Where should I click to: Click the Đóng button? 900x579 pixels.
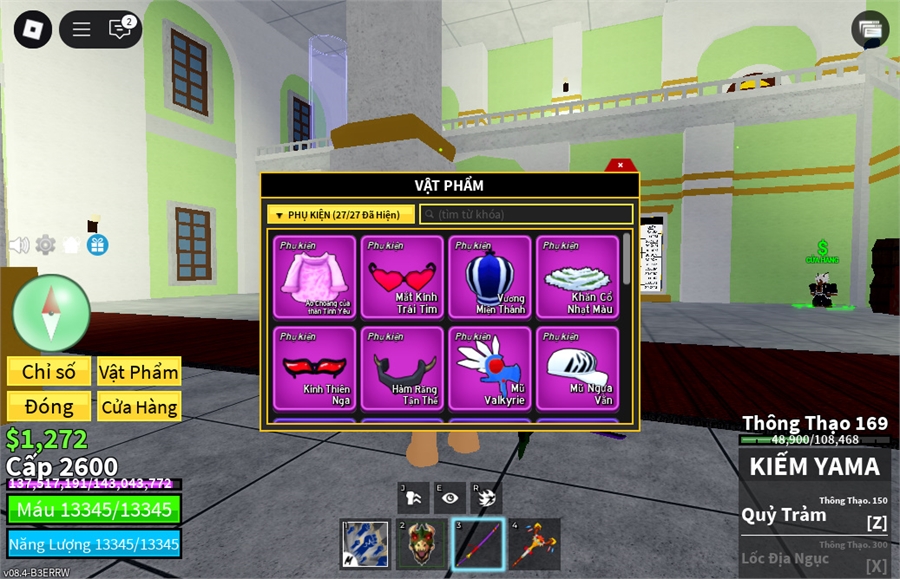pyautogui.click(x=49, y=407)
